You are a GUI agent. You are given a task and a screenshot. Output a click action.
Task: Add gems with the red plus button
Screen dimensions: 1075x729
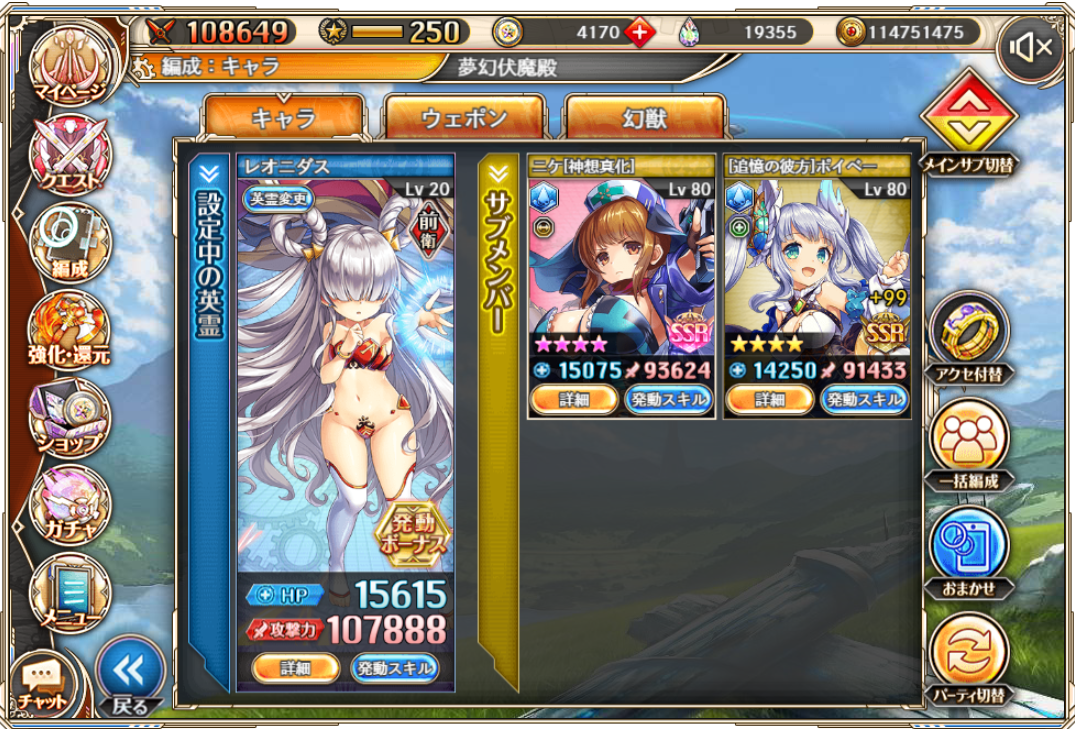[x=640, y=32]
